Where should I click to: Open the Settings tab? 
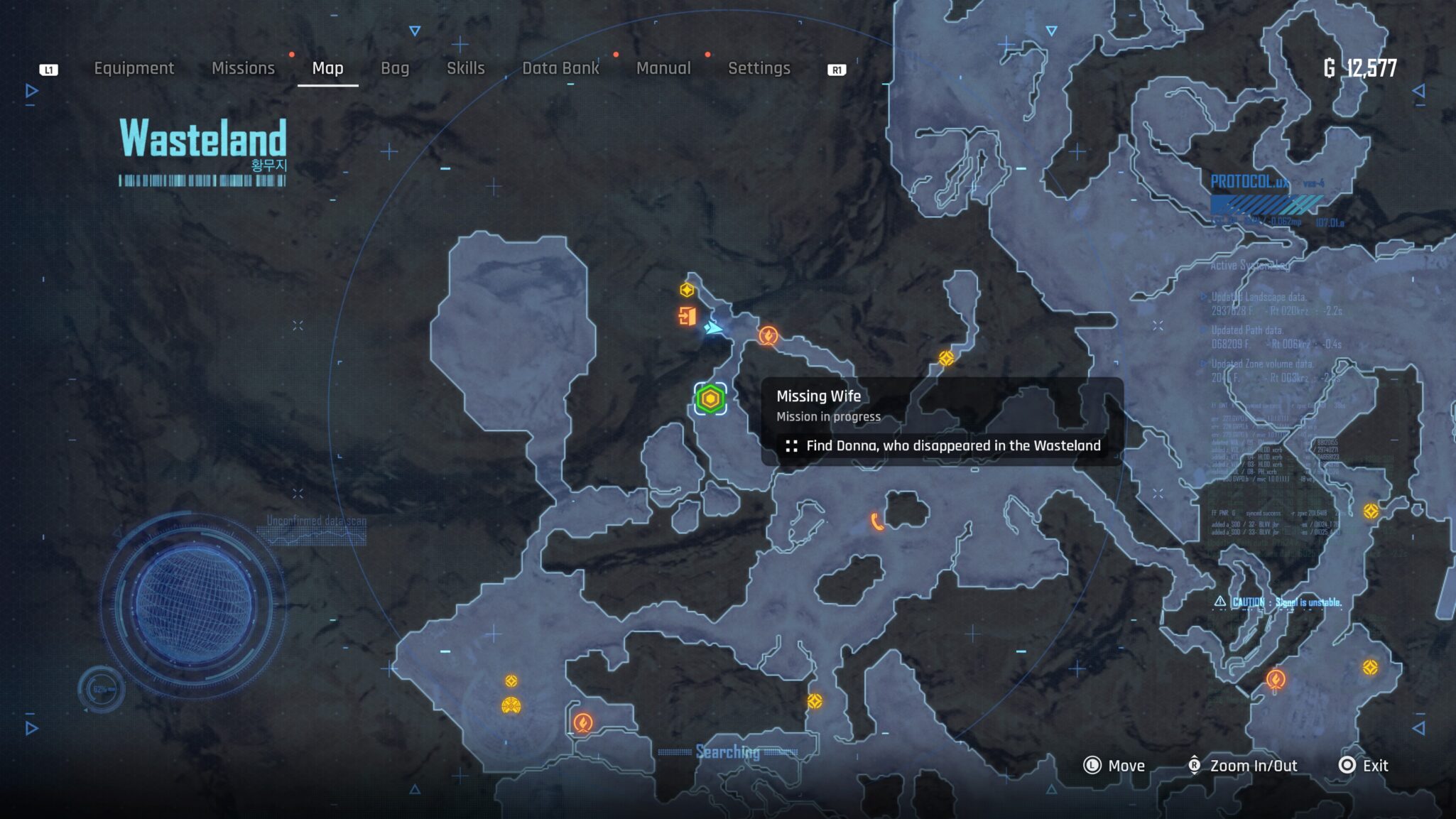click(x=759, y=68)
